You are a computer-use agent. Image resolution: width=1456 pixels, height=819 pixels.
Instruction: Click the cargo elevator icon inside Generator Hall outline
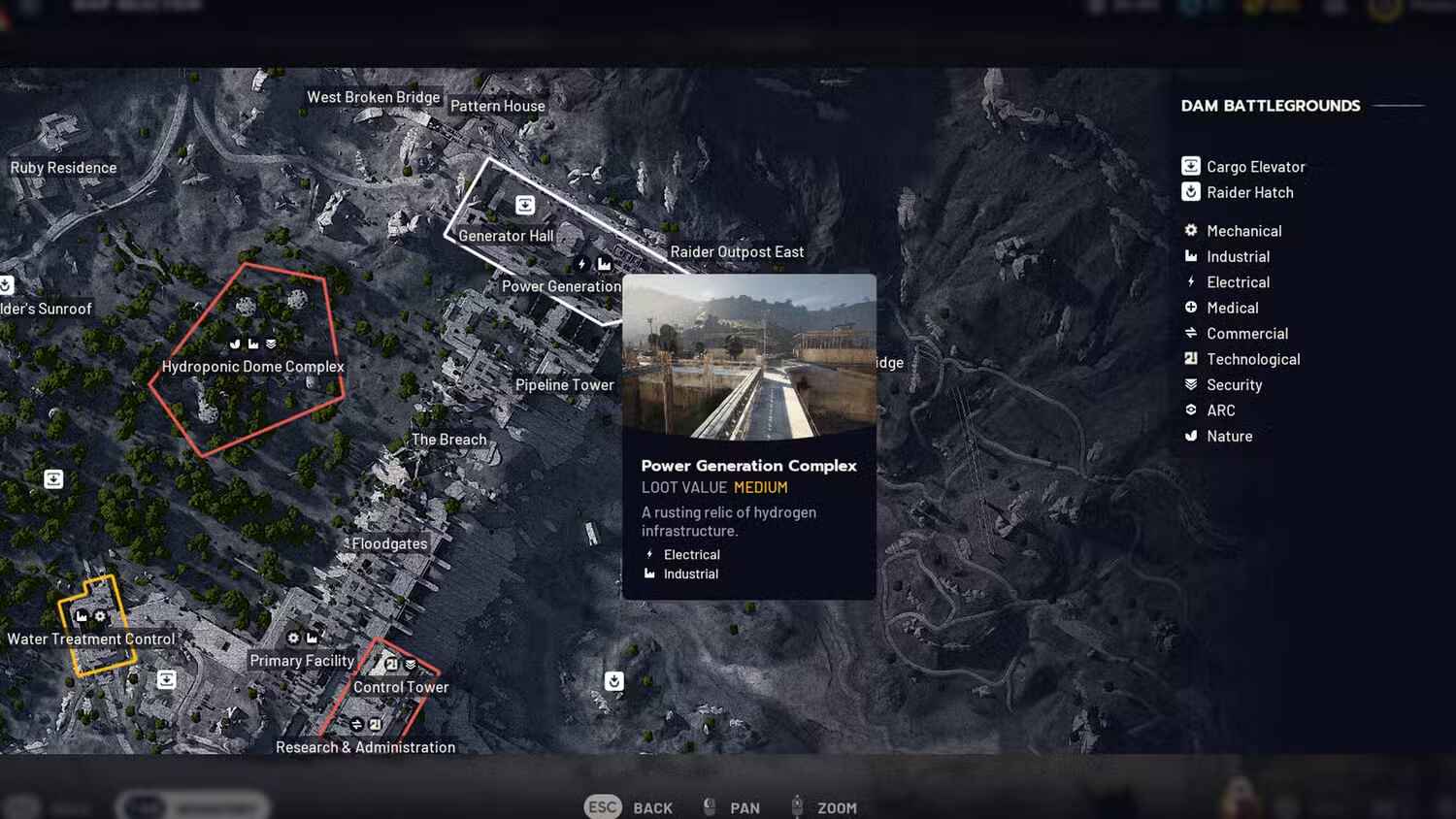524,205
